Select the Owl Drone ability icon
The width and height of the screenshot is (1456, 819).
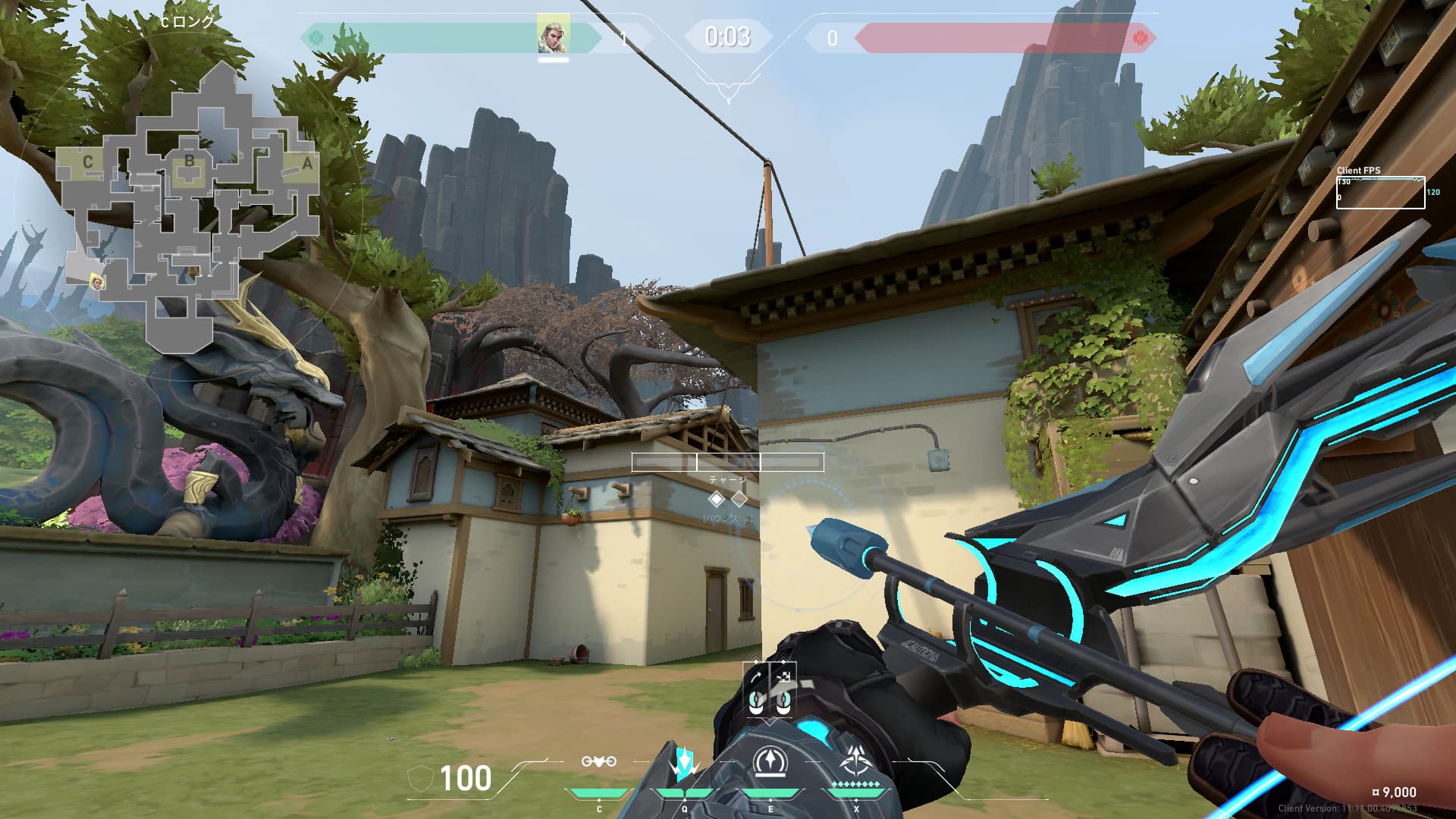[598, 762]
